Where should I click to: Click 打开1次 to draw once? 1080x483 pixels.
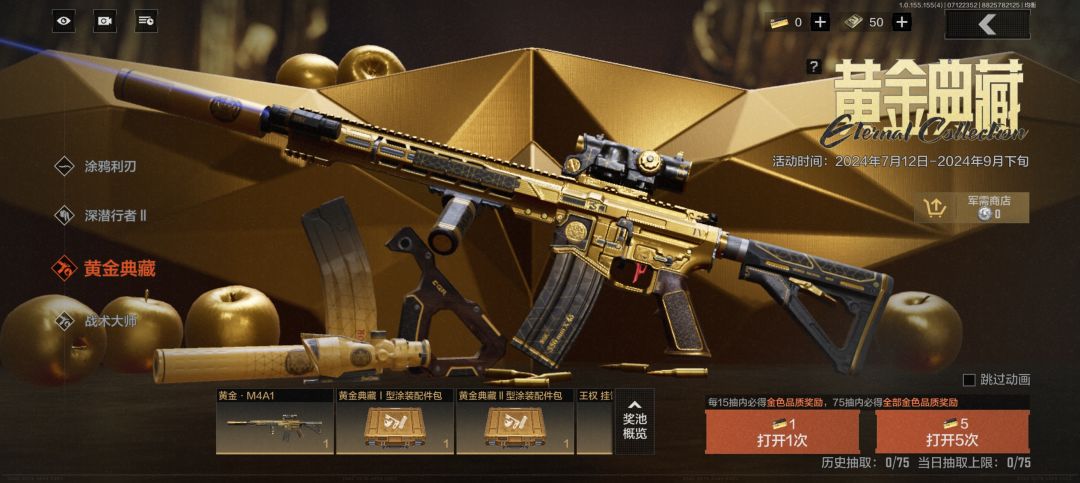(x=782, y=431)
